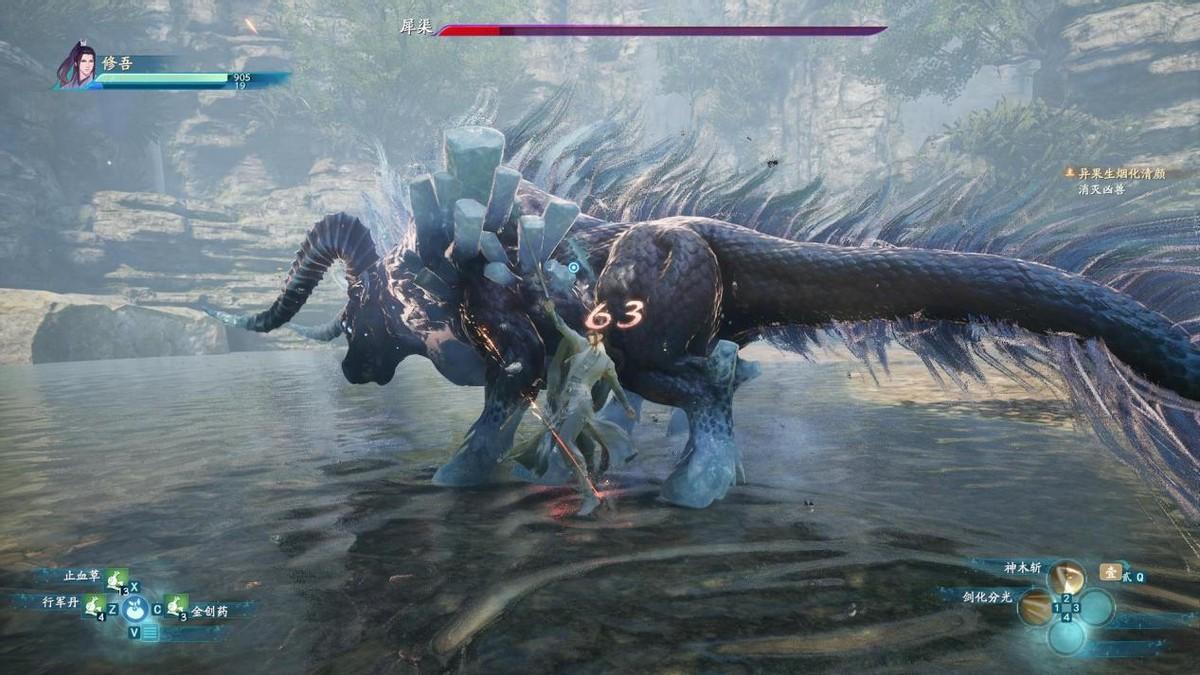Use the 金创药 medicine item

176,605
